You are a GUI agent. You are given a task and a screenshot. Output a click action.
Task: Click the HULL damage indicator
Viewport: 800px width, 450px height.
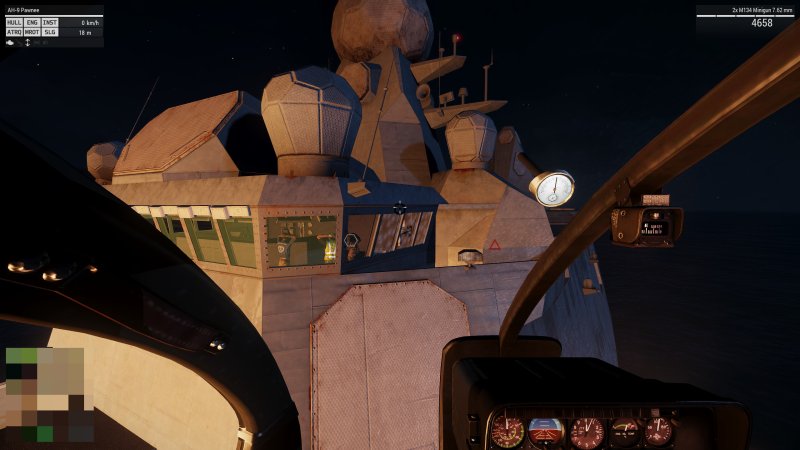[14, 22]
